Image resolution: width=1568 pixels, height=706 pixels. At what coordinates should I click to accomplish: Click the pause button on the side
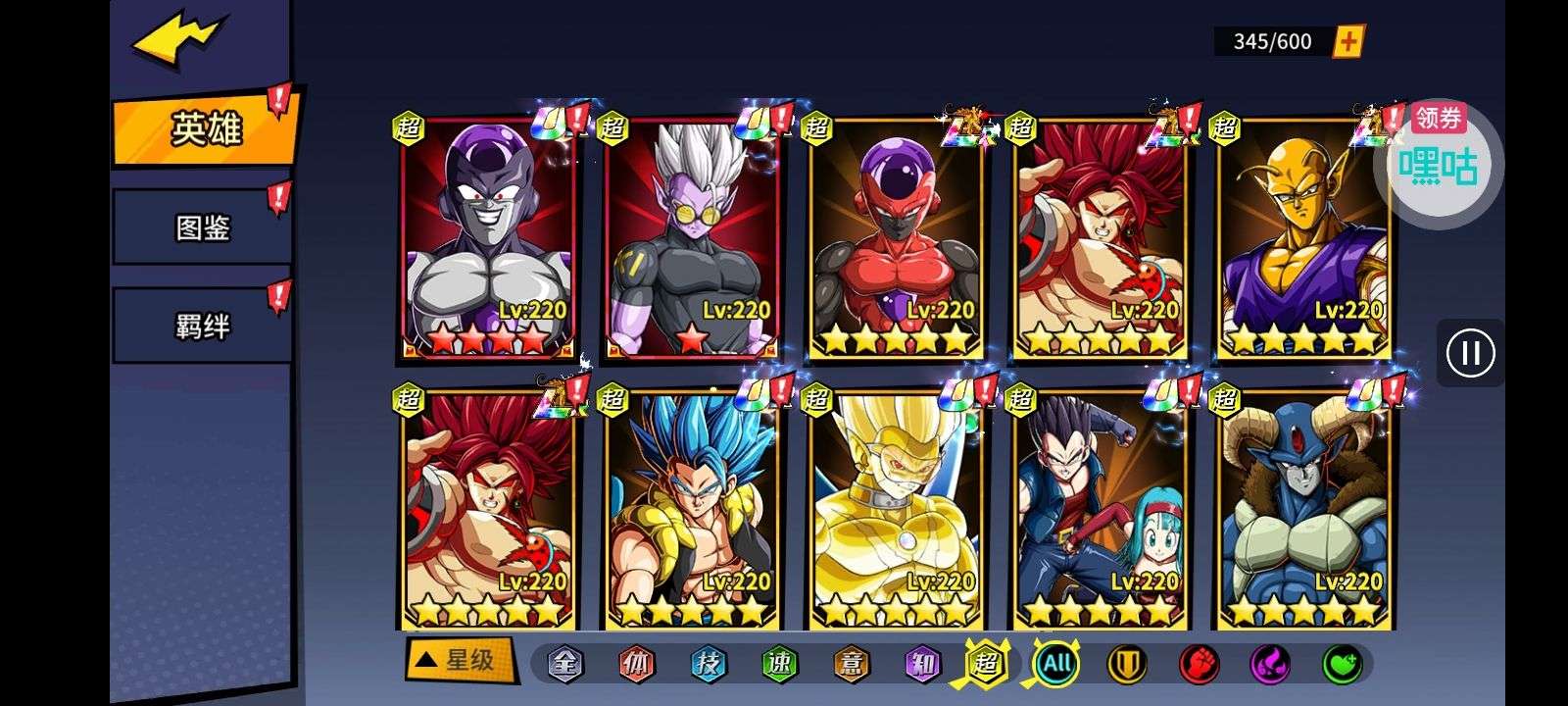[x=1470, y=352]
